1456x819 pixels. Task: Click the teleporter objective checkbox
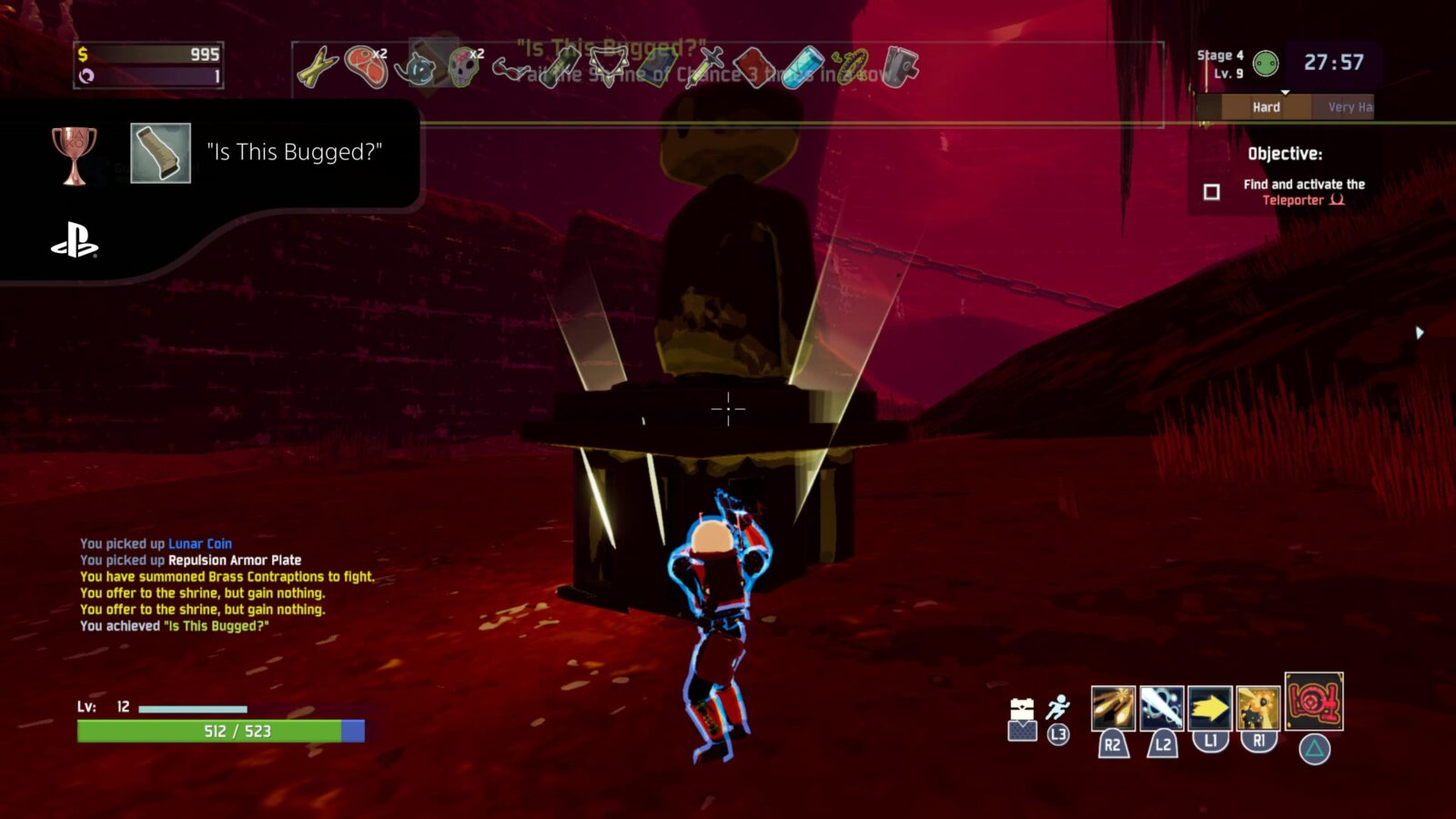coord(1211,192)
